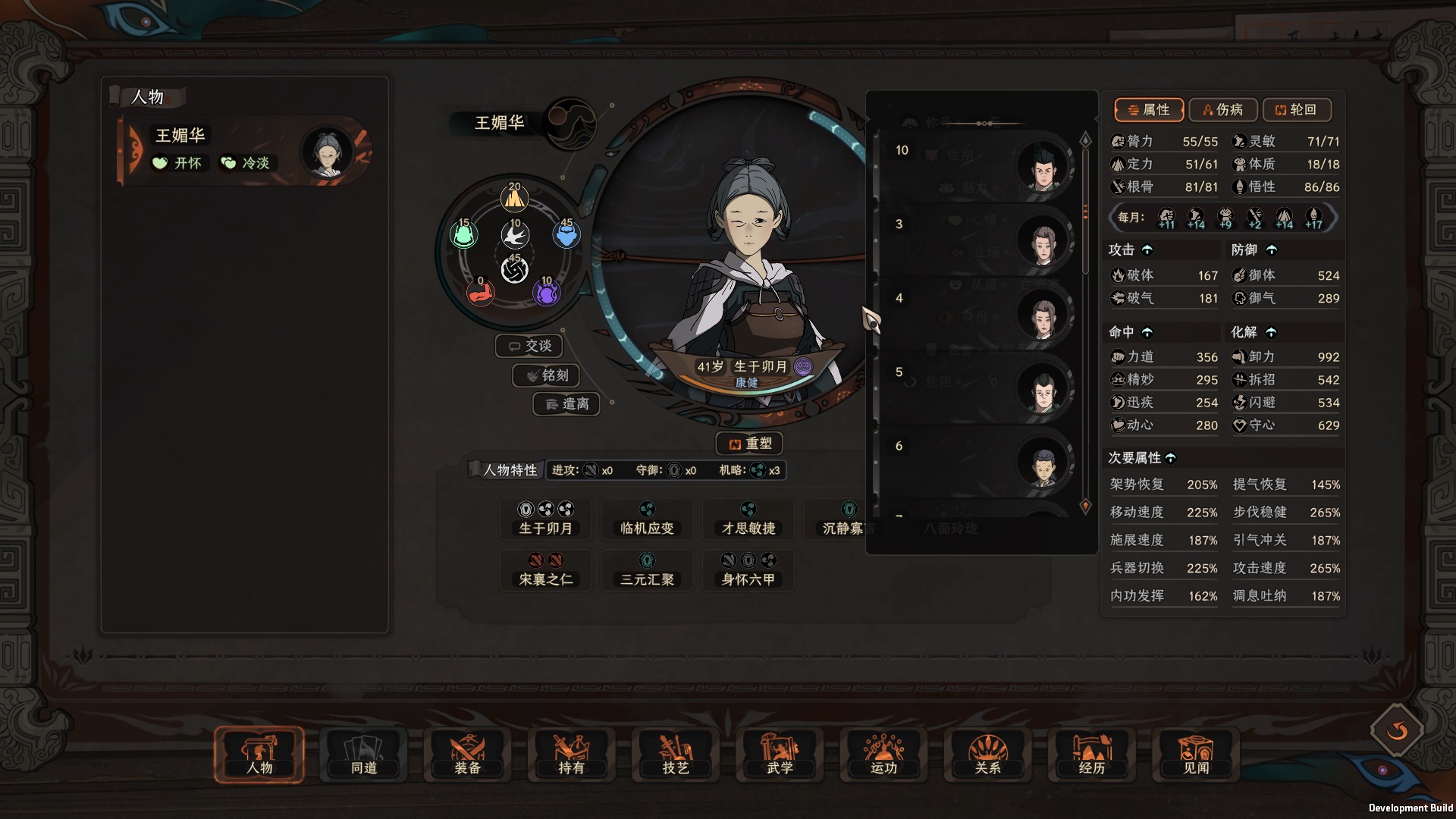Select the 生于卯月 trait
The width and height of the screenshot is (1456, 819).
point(545,520)
